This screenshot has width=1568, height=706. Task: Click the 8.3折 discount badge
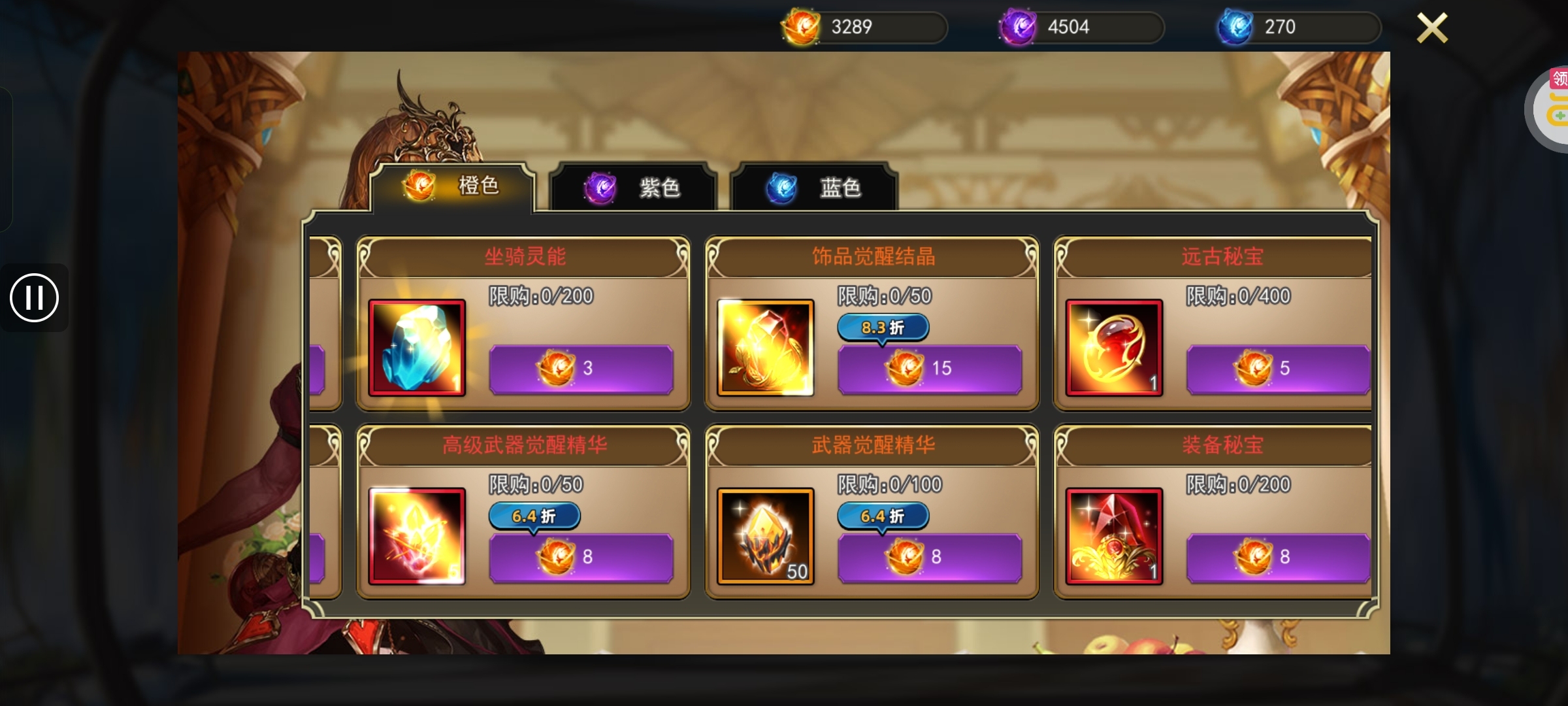[x=882, y=328]
